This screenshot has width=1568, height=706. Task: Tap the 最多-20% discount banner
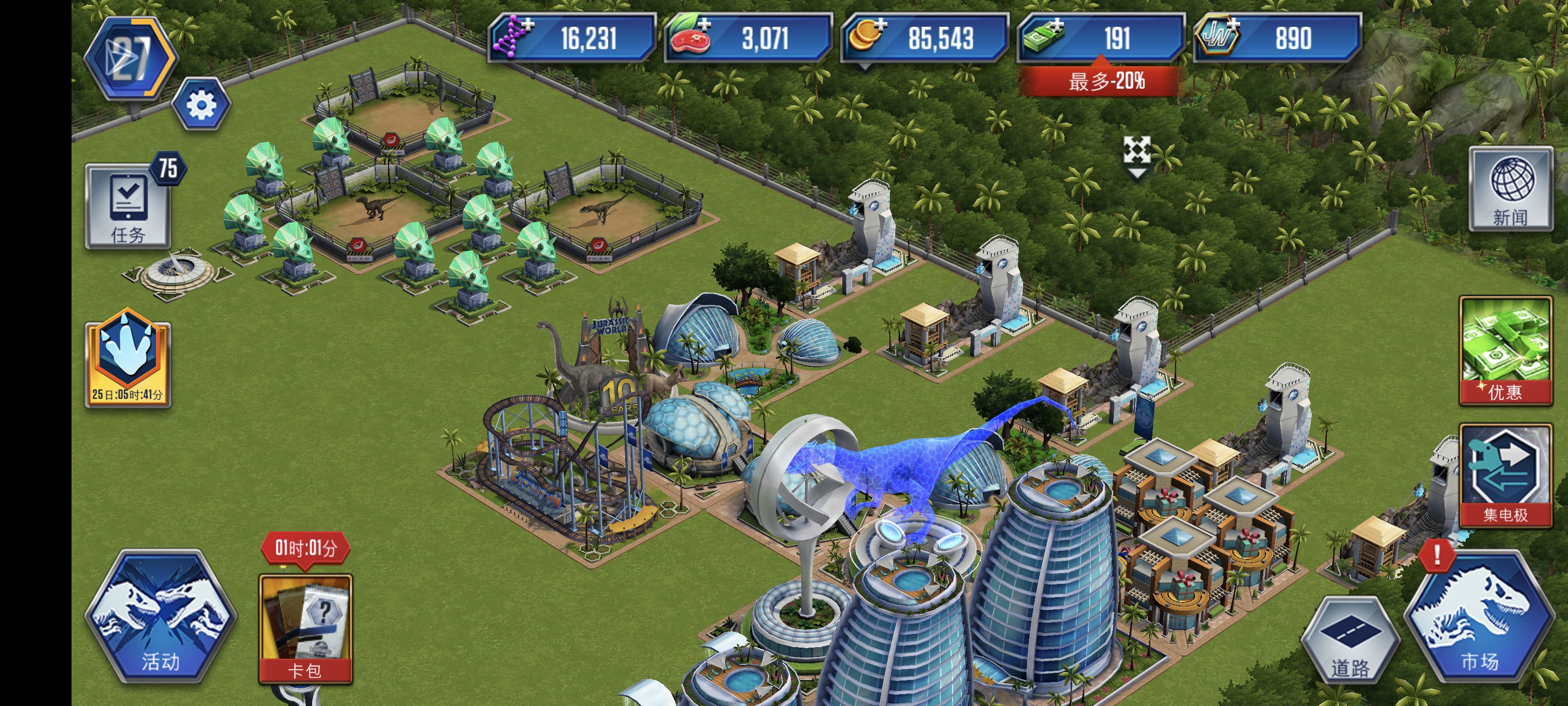pos(1101,80)
